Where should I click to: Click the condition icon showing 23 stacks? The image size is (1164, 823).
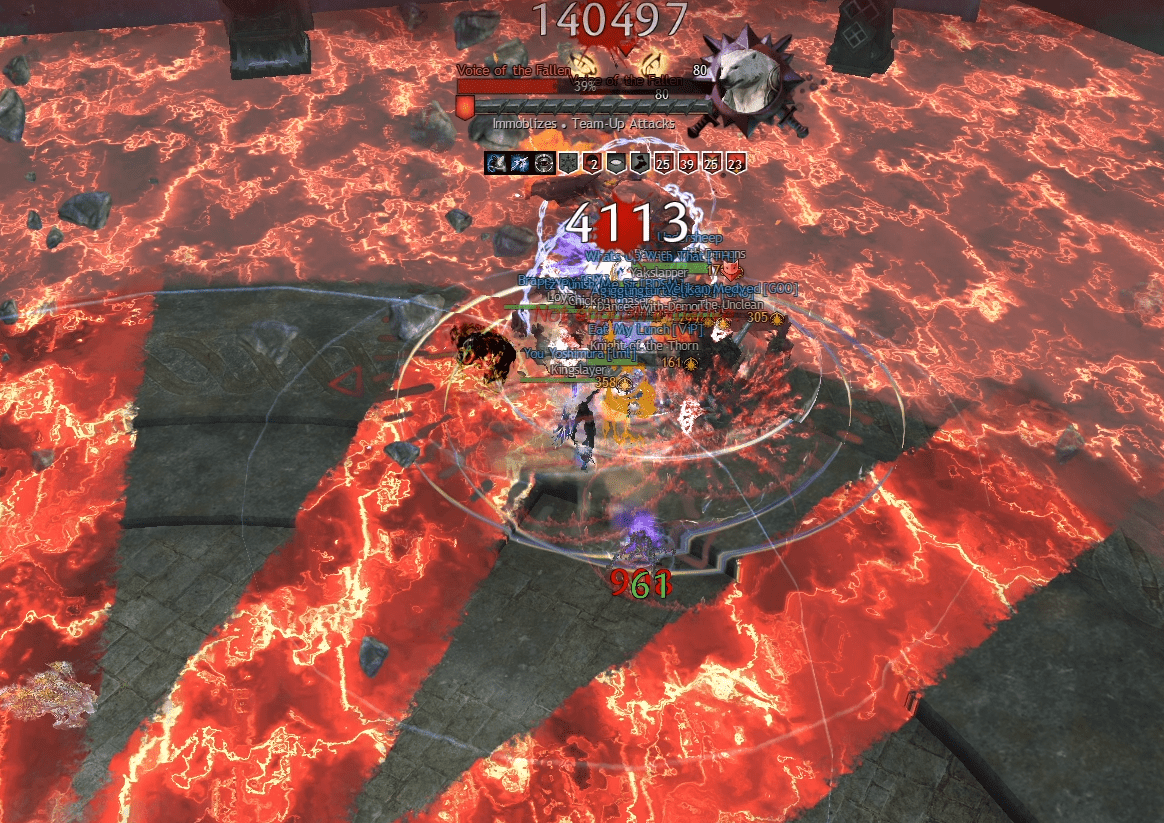point(736,163)
